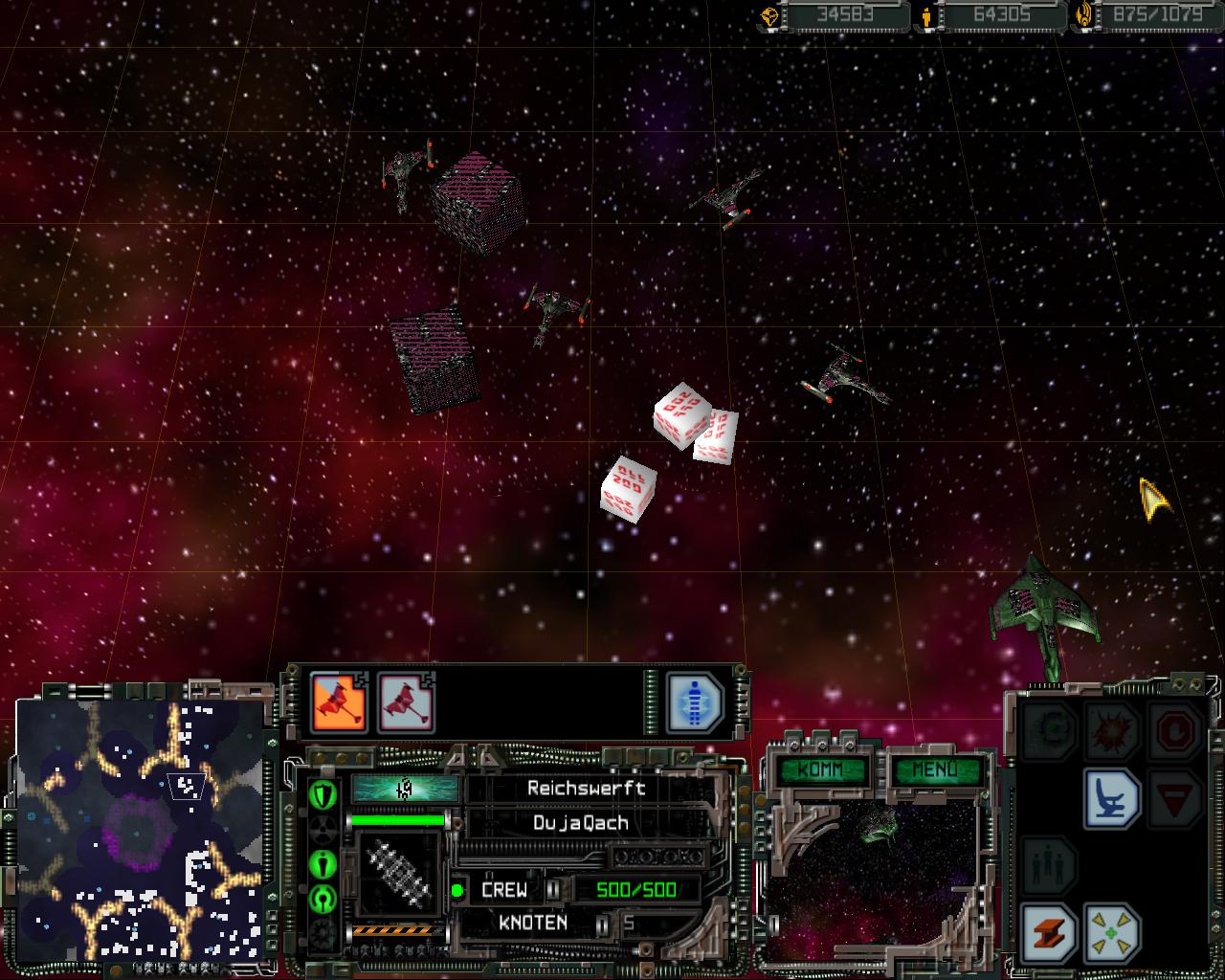Activate the blue crew transporter icon

tap(695, 702)
